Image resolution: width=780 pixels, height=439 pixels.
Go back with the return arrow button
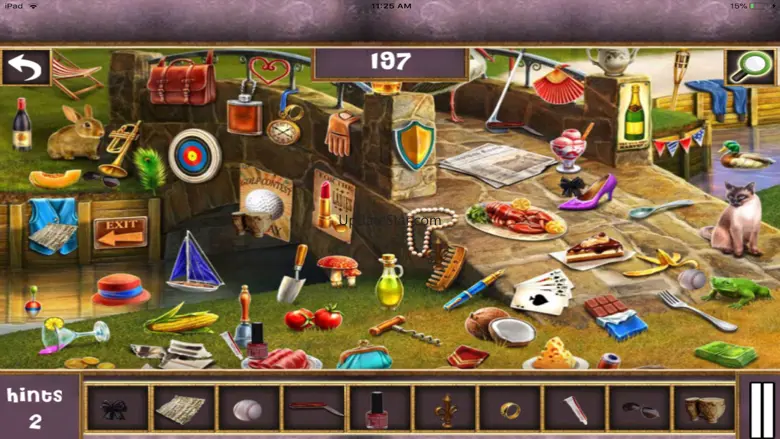pos(25,67)
